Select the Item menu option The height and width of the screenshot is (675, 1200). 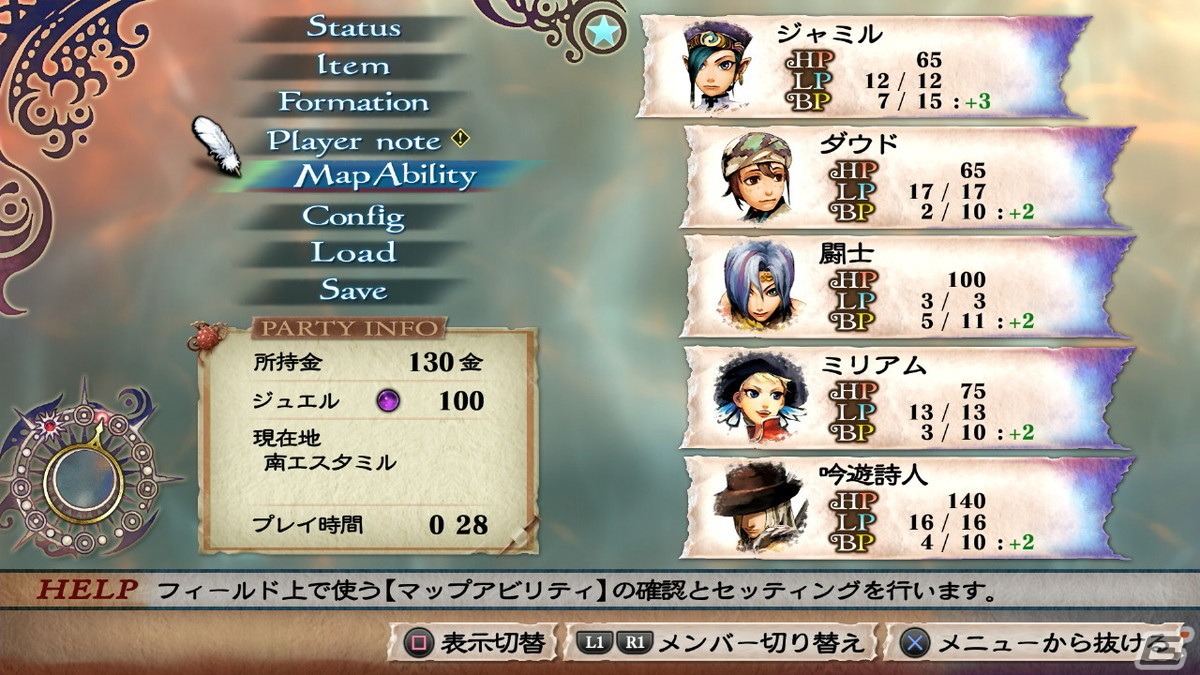[x=353, y=66]
